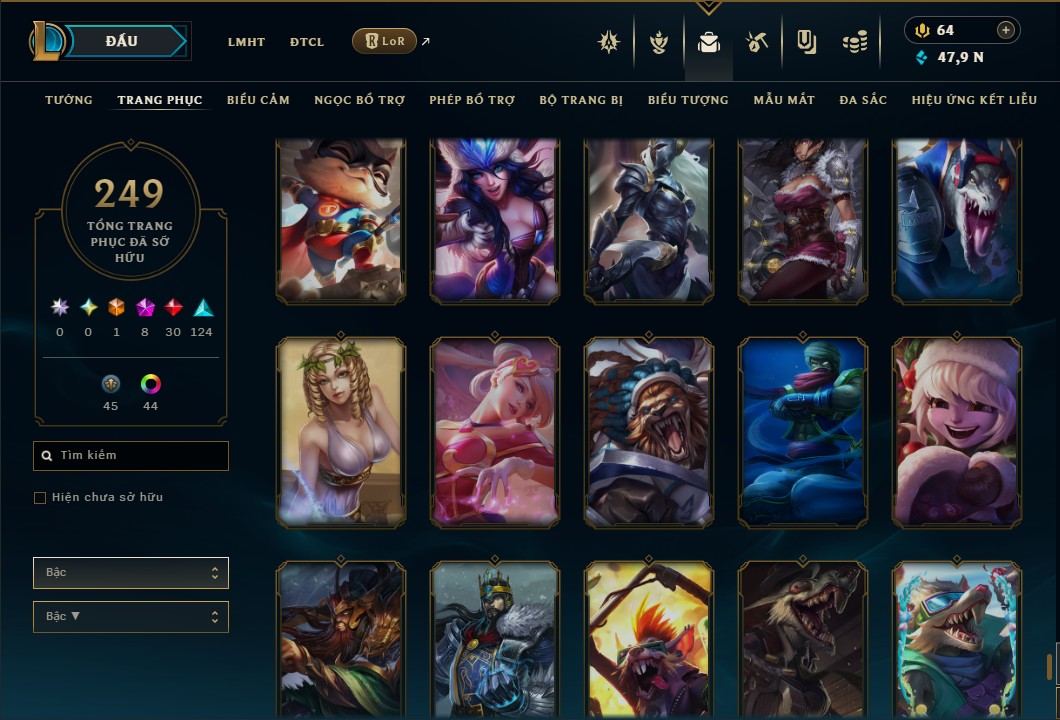Open the NGỌC BỔ TRỢ tab
1060x720 pixels.
tap(359, 100)
